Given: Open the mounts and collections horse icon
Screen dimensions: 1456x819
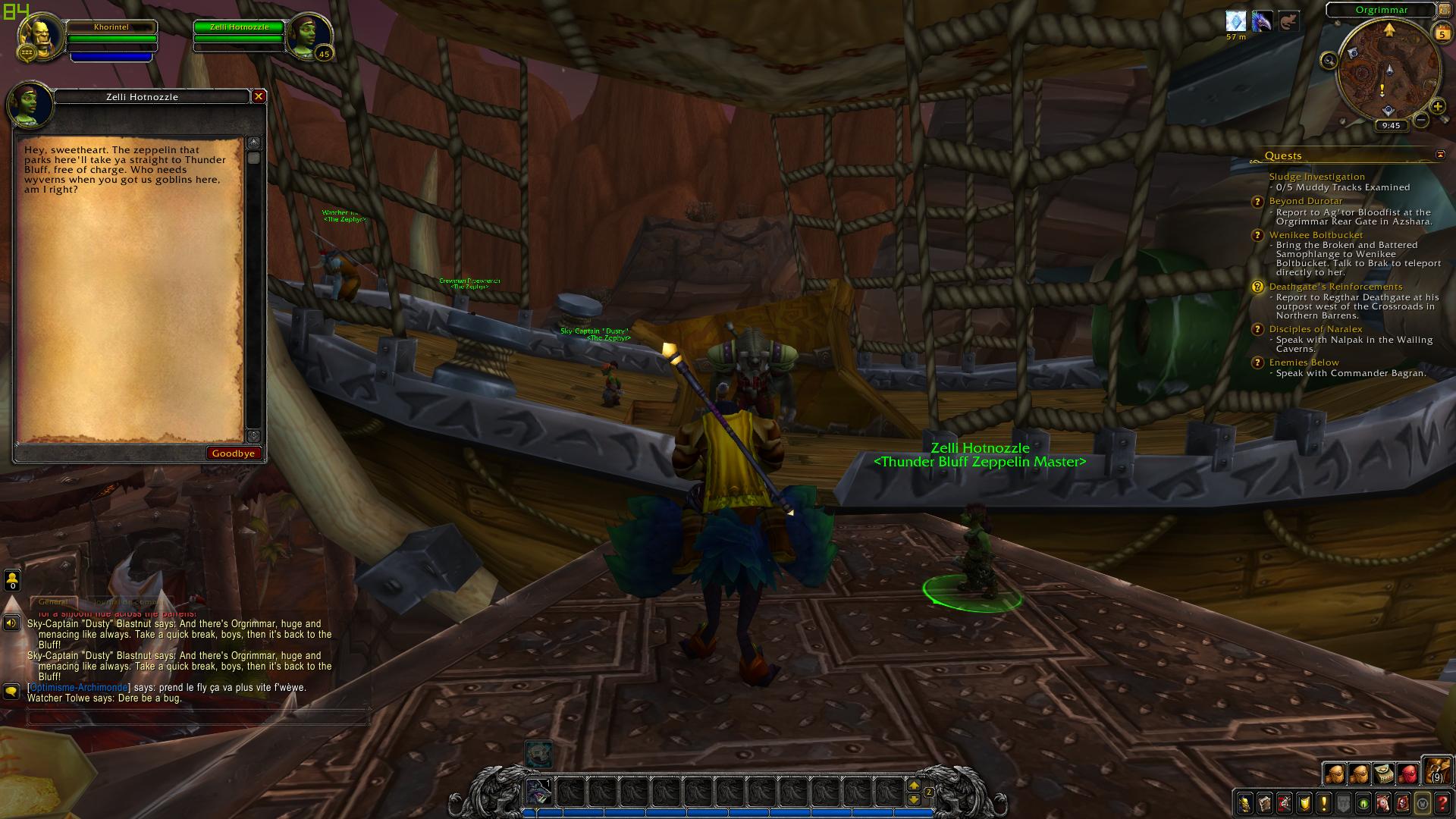Looking at the screenshot, I should pos(1383,803).
